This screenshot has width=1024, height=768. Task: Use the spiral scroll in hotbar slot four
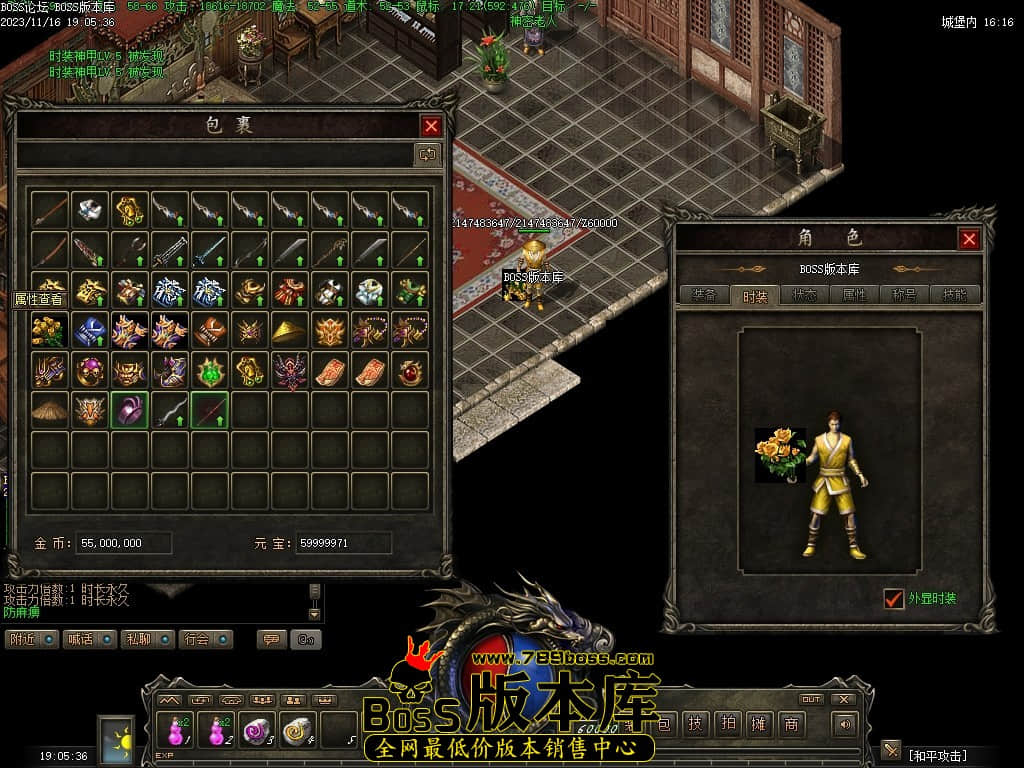point(298,731)
